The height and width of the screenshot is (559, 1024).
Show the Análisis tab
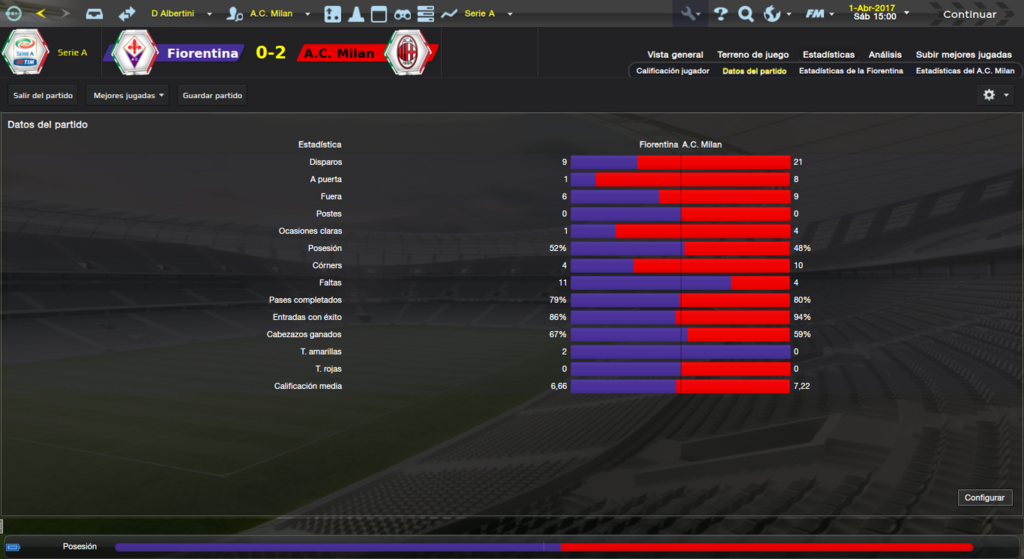click(x=885, y=55)
